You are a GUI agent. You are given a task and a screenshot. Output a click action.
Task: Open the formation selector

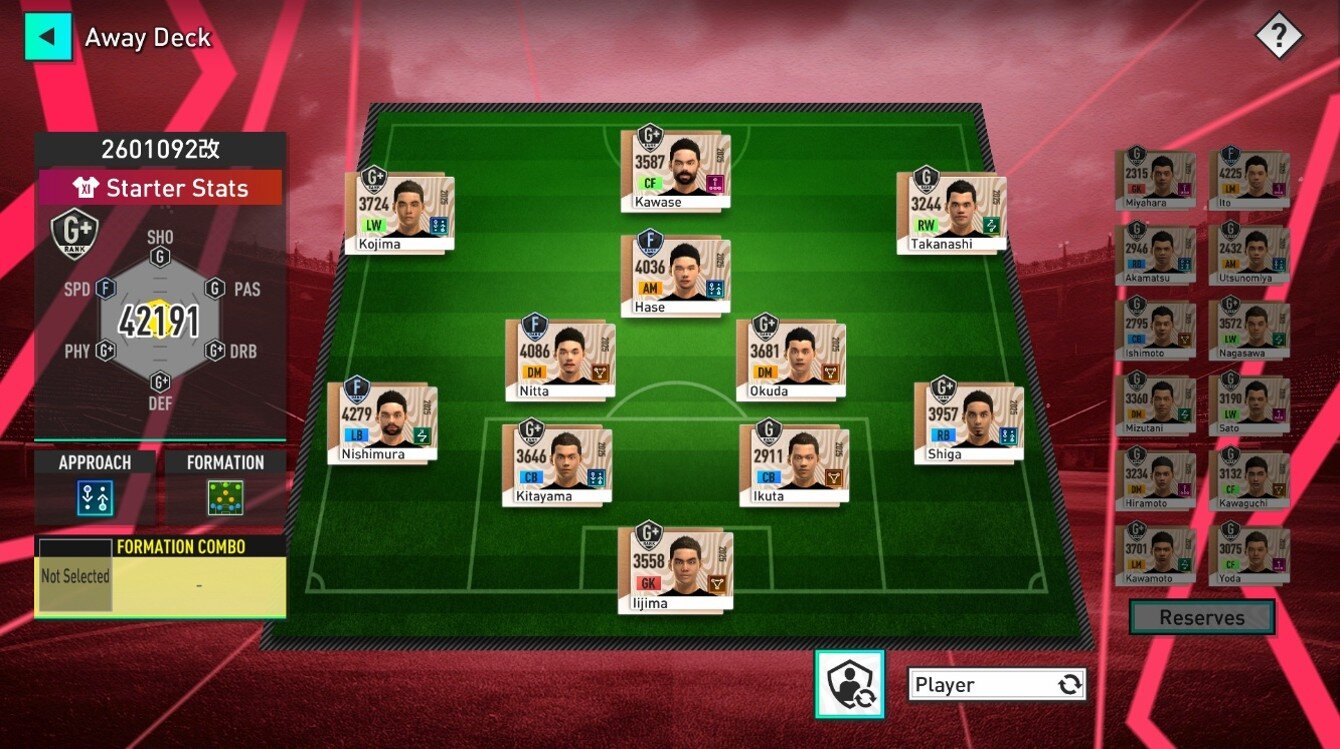(x=225, y=496)
